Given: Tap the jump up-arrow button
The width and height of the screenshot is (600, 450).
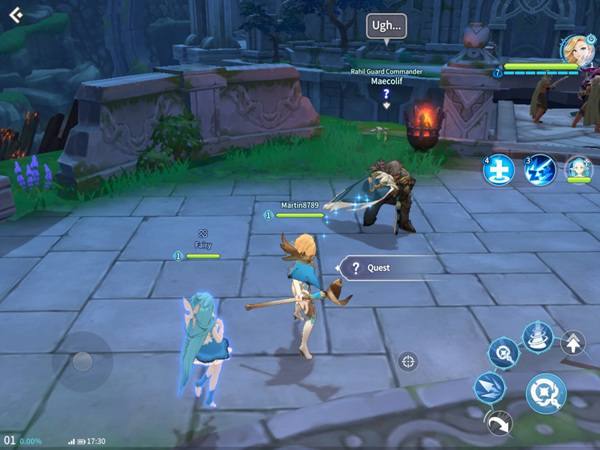Looking at the screenshot, I should (x=574, y=344).
